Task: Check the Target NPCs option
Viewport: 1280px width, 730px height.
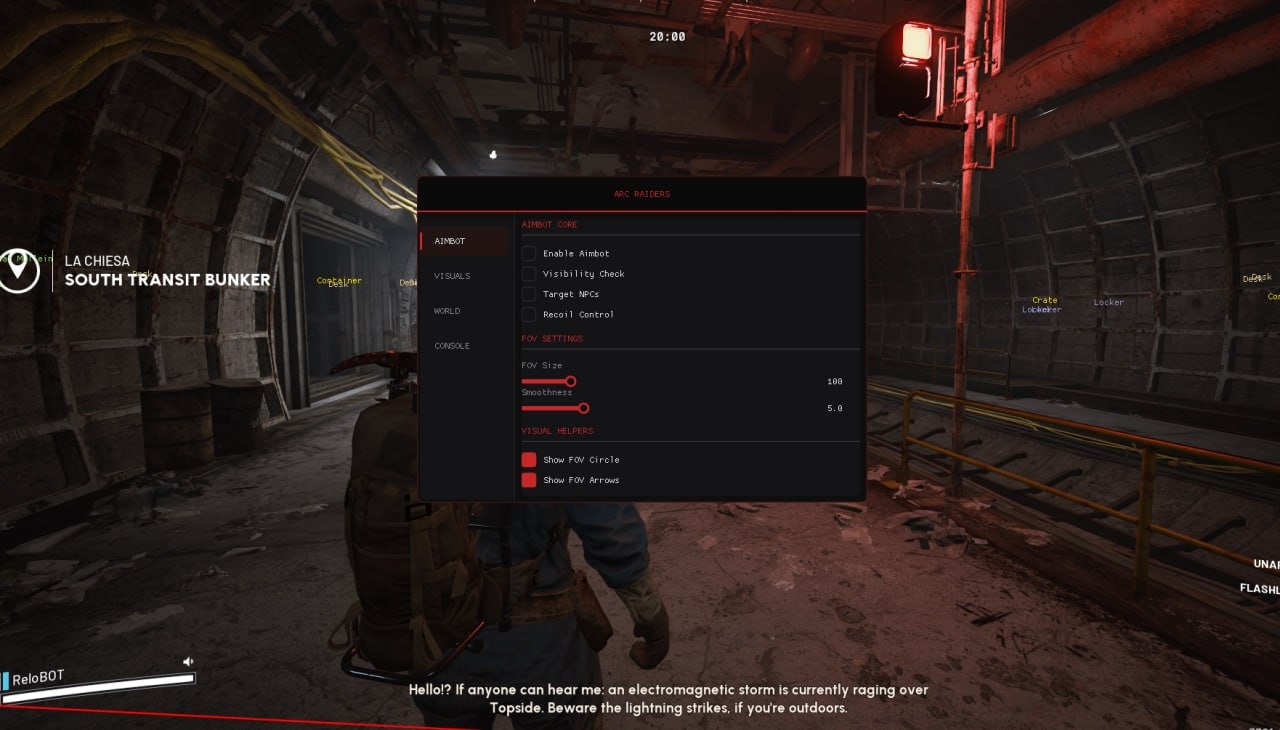Action: point(529,294)
